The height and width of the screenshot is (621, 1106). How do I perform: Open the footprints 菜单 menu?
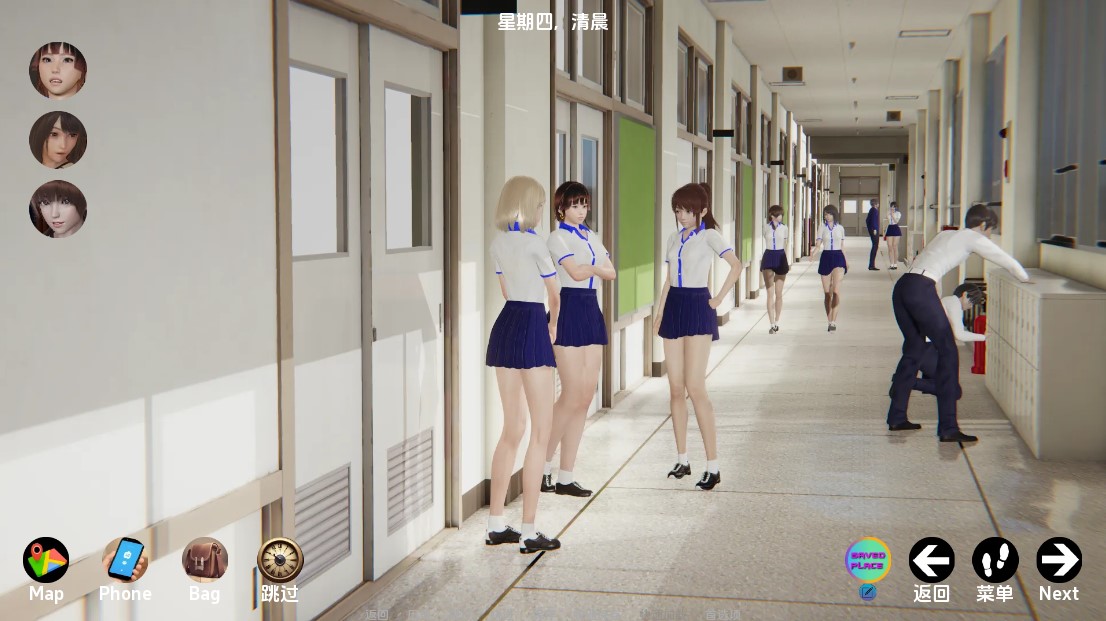pos(995,560)
